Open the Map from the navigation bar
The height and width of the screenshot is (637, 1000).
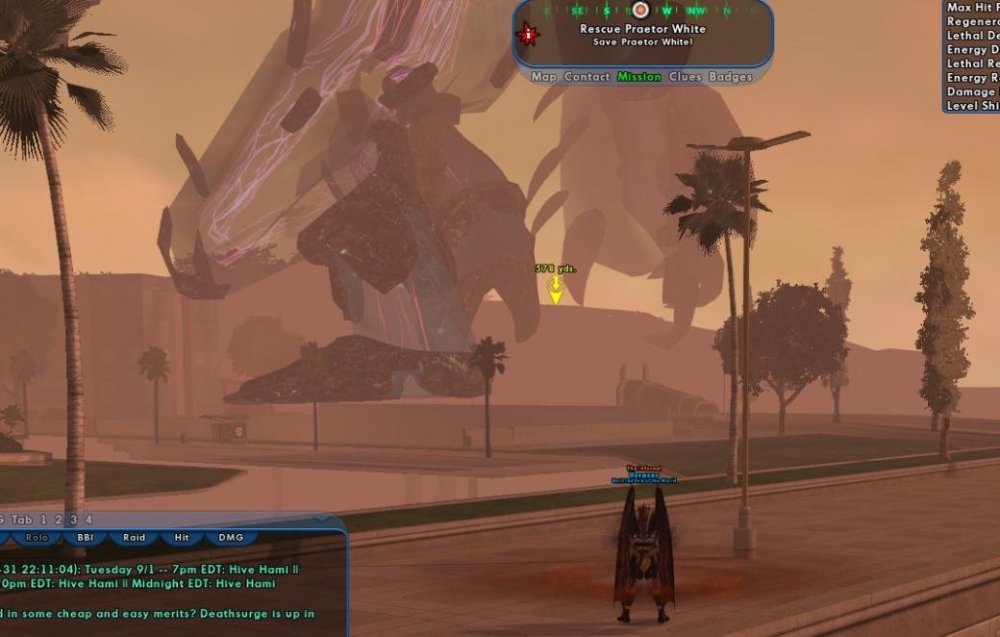pos(544,77)
